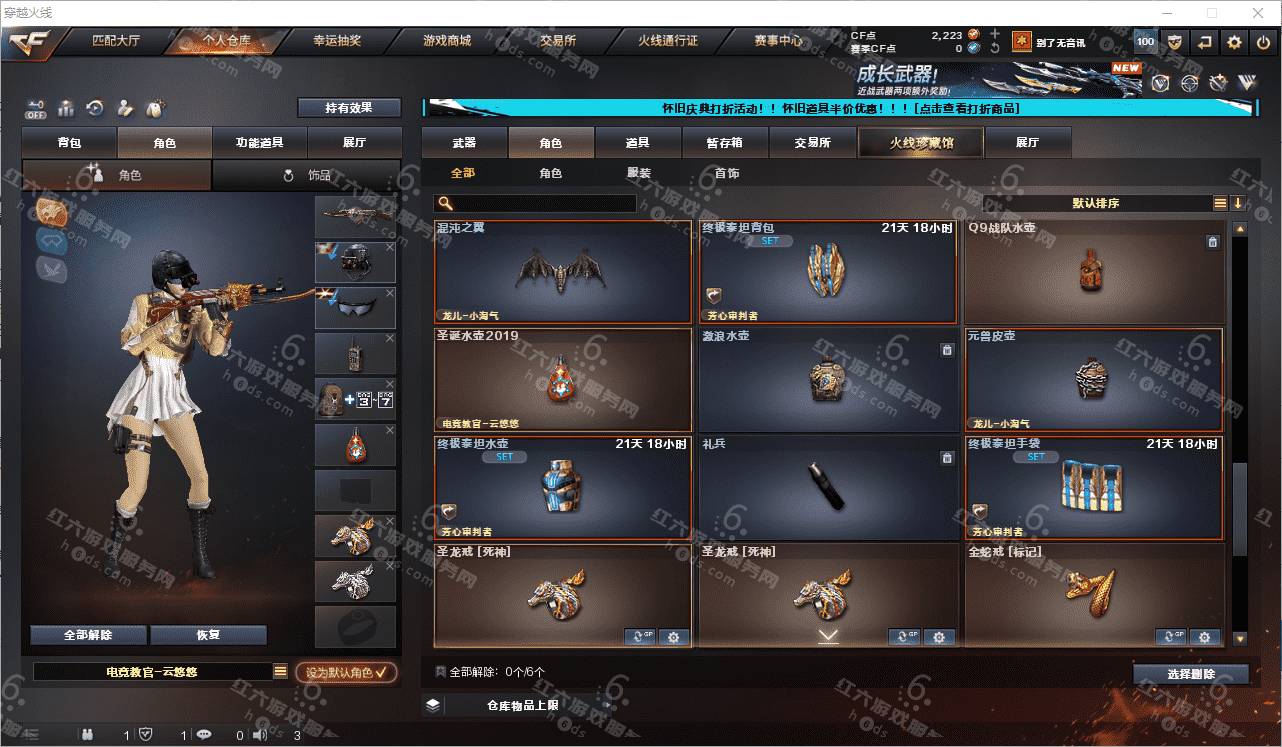Select the 武器 weapons tab

(x=464, y=143)
